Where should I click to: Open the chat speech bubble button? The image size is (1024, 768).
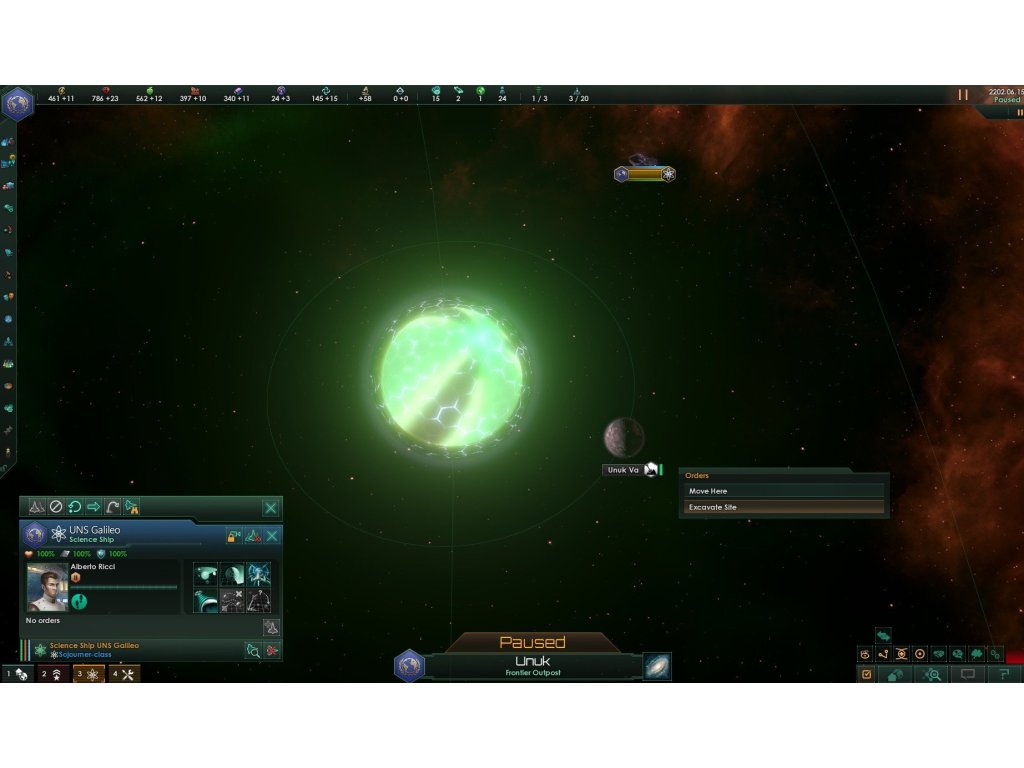tap(968, 674)
